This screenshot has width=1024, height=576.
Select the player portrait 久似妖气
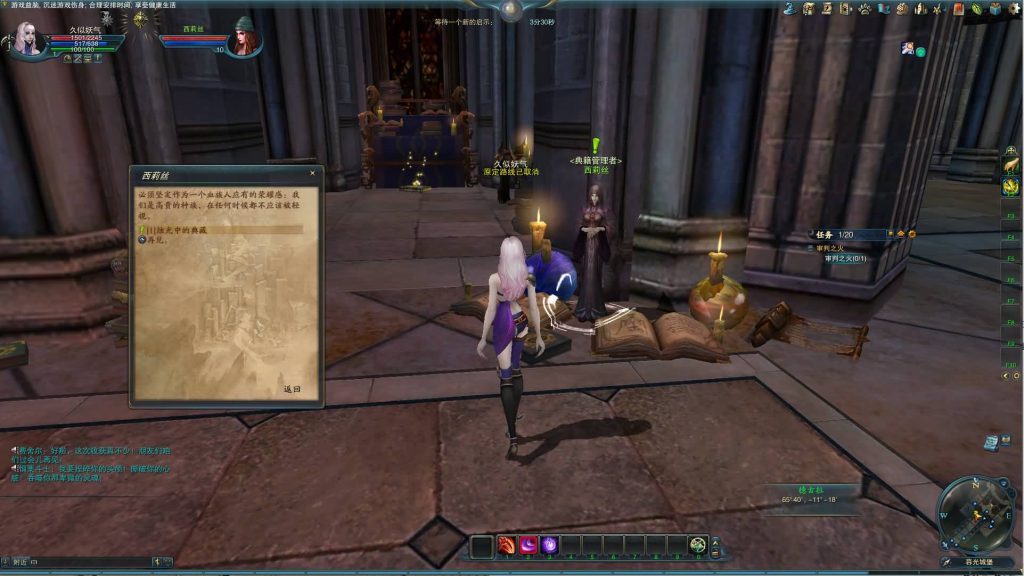(28, 38)
